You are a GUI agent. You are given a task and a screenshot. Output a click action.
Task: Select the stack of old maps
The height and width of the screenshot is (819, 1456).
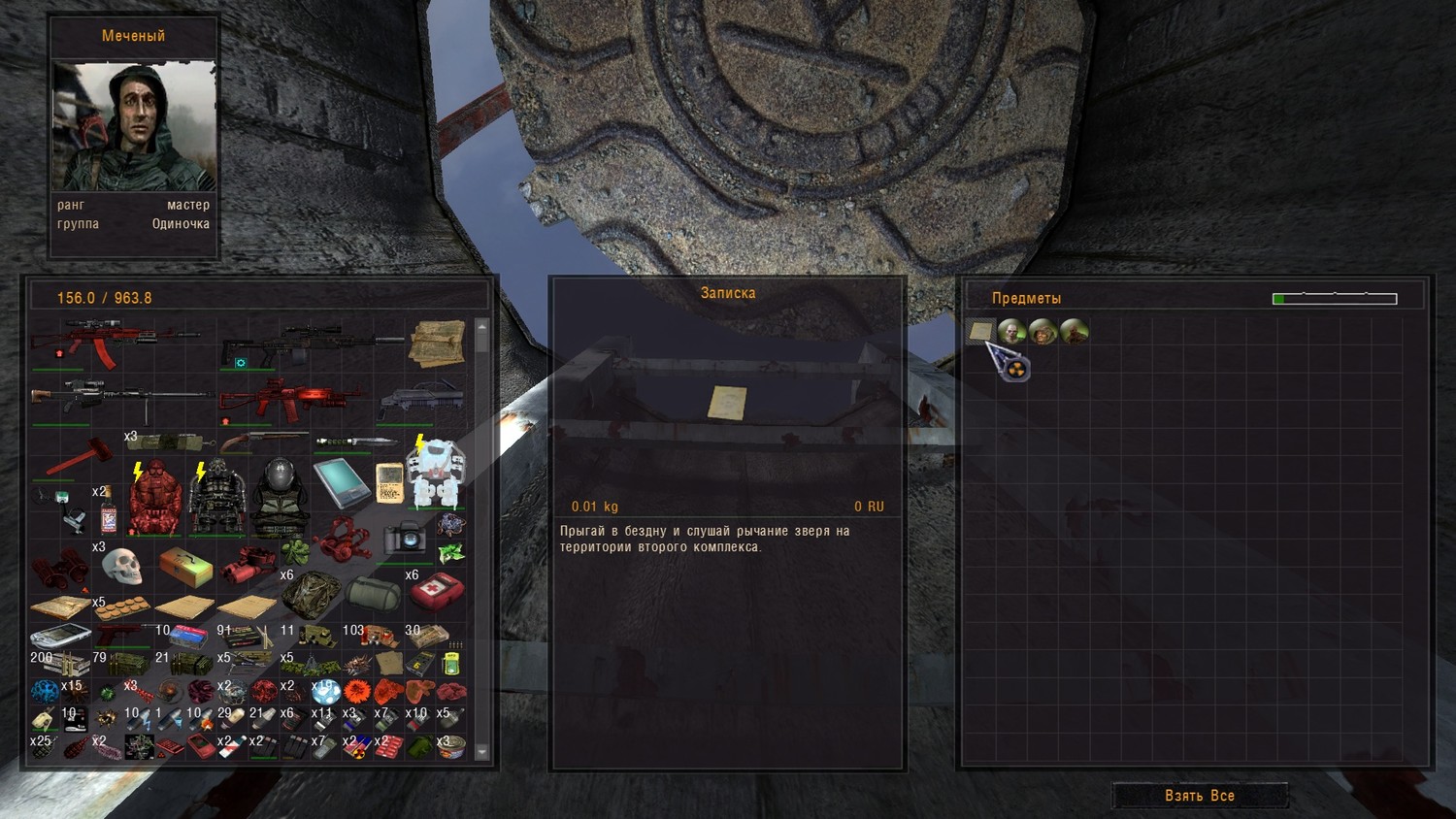(x=437, y=344)
